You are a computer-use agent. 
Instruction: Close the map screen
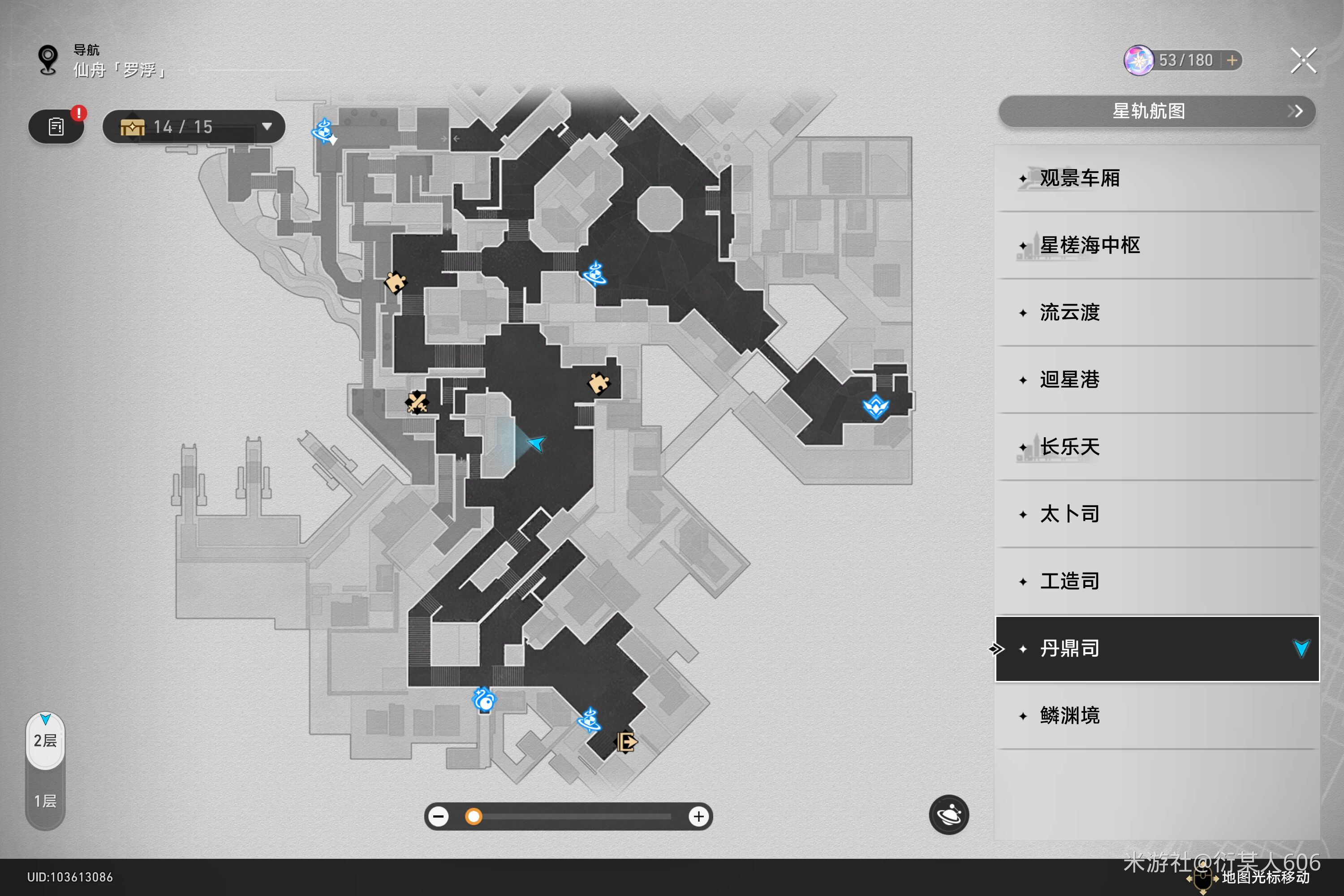click(x=1303, y=60)
